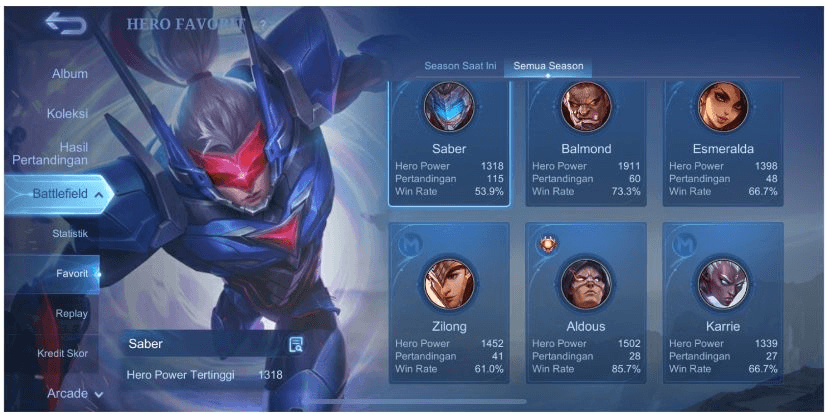Select the Esmeralda hero card
This screenshot has width=828, height=414.
(x=723, y=143)
